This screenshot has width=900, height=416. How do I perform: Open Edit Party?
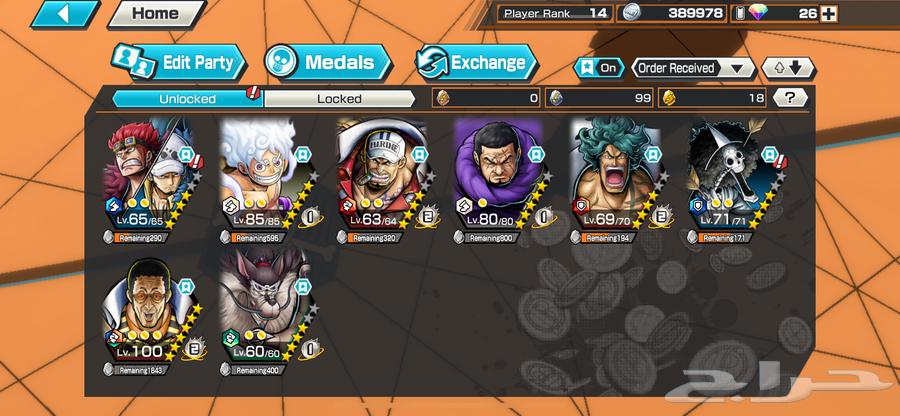point(176,62)
